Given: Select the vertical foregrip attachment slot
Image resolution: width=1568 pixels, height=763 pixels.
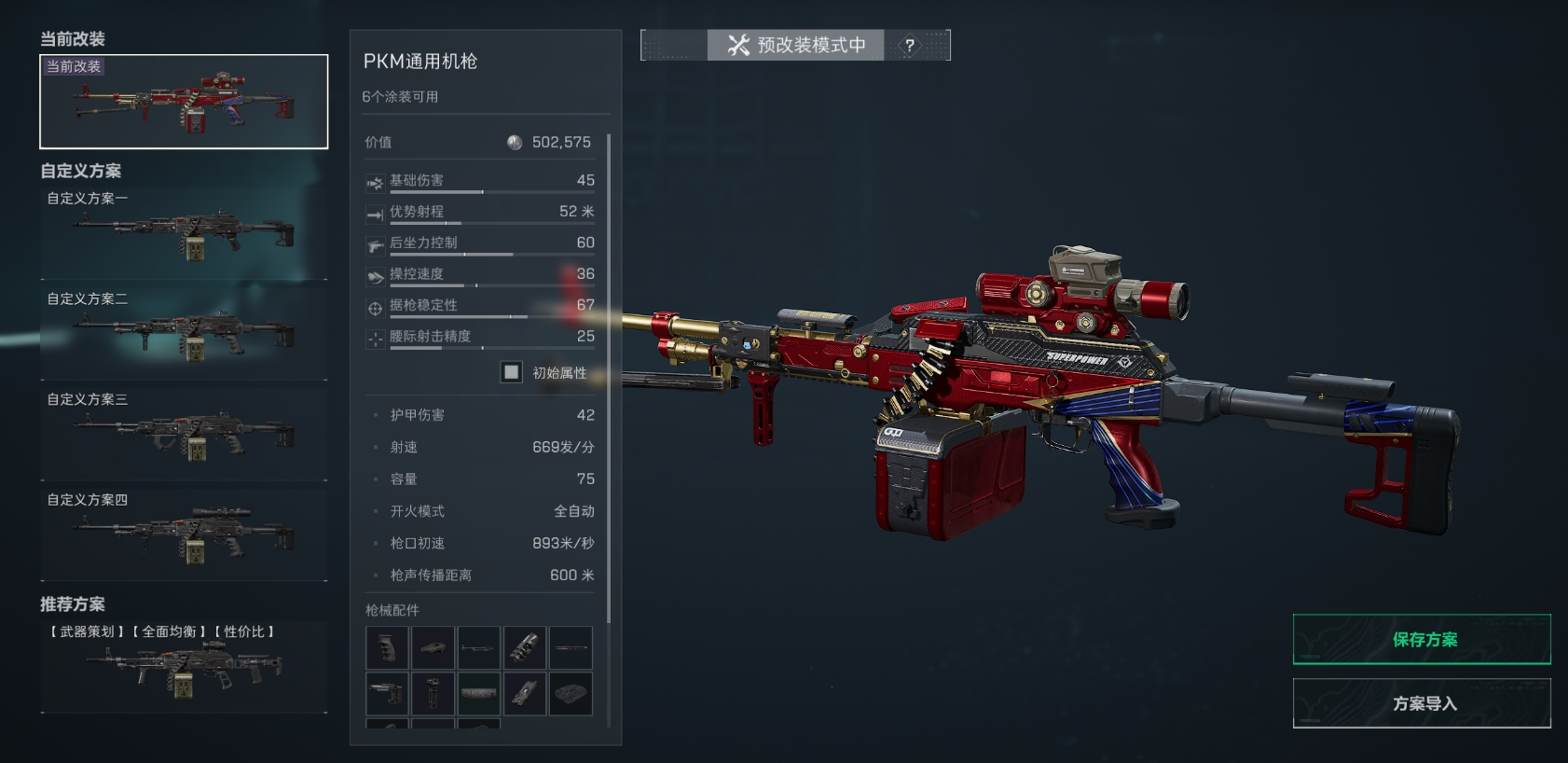Looking at the screenshot, I should [x=433, y=694].
